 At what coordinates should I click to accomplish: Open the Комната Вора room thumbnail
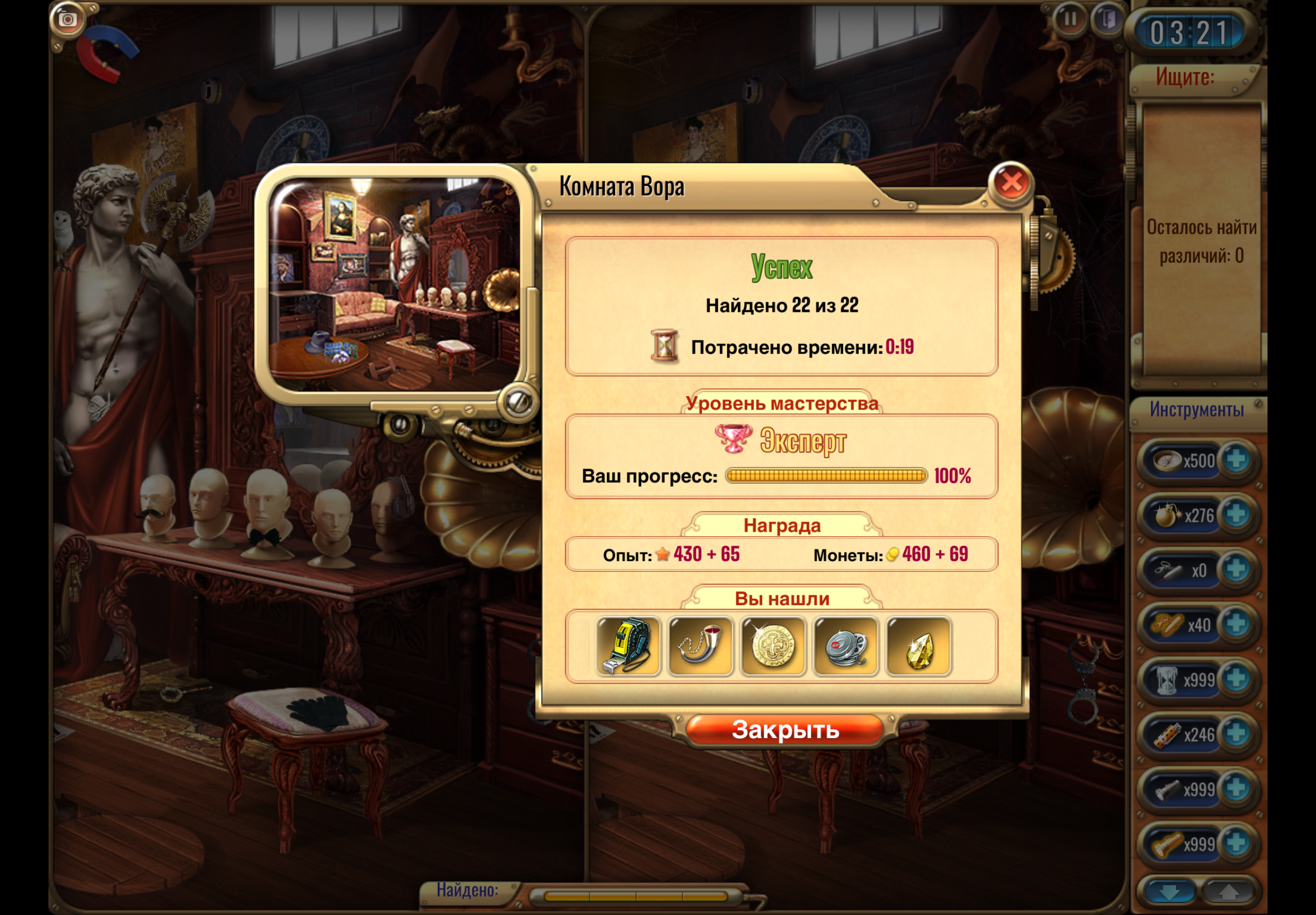tap(394, 285)
